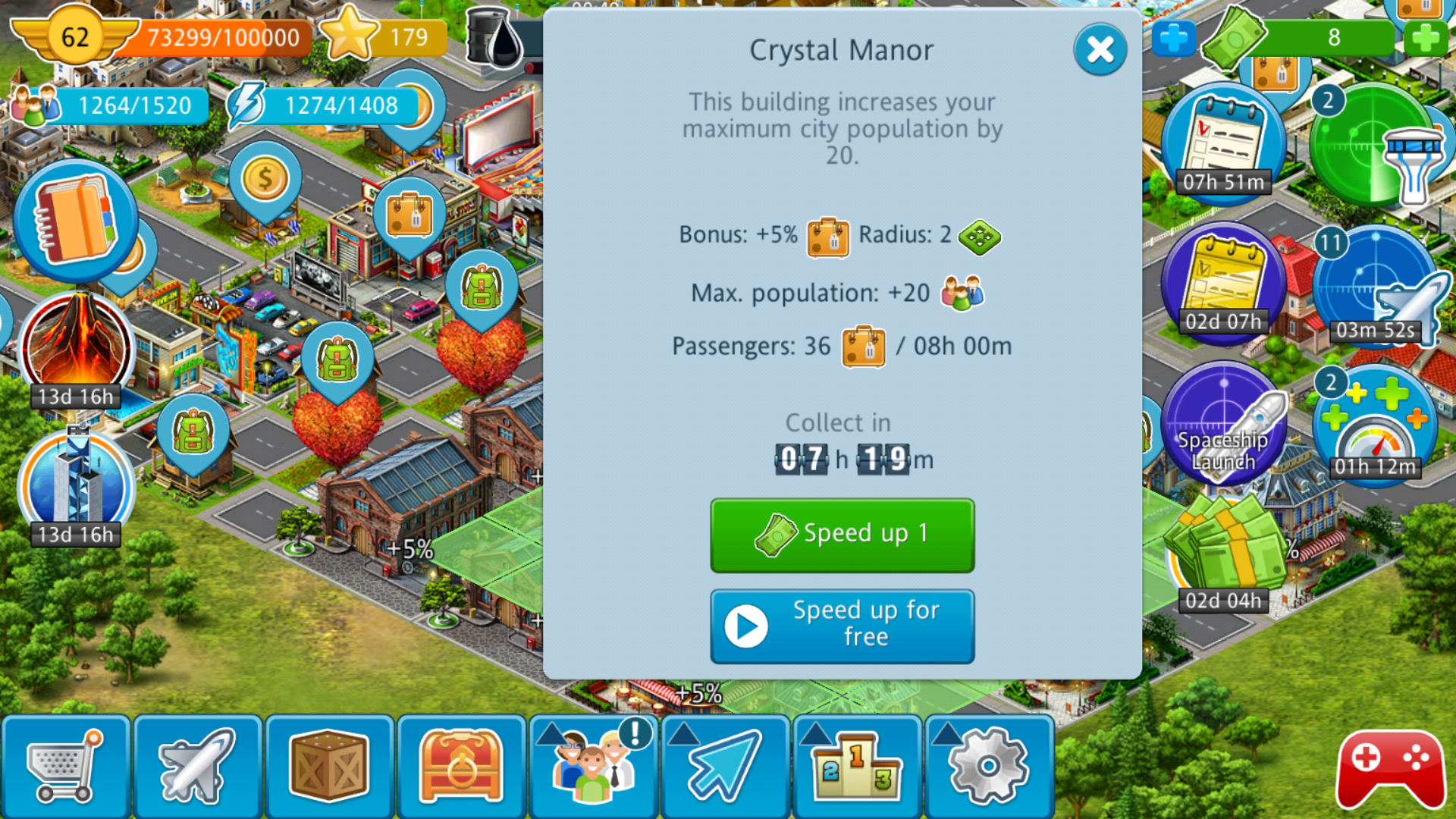Choose Speed up for free

[842, 626]
